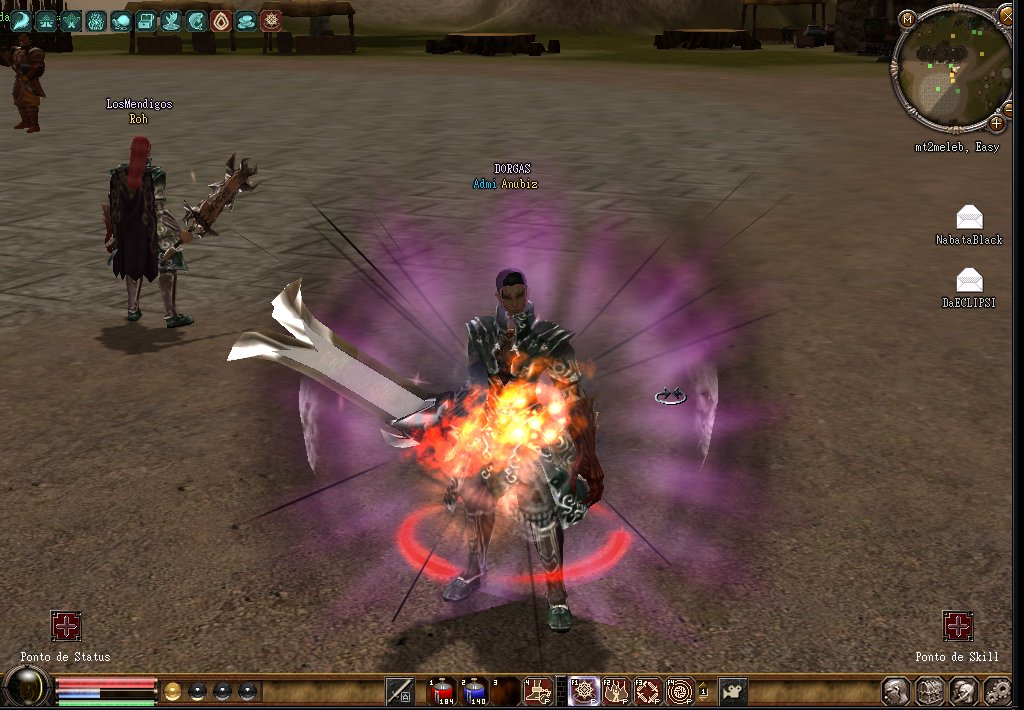The width and height of the screenshot is (1024, 710).
Task: Zoom in the minimap with the plus button
Action: click(997, 124)
